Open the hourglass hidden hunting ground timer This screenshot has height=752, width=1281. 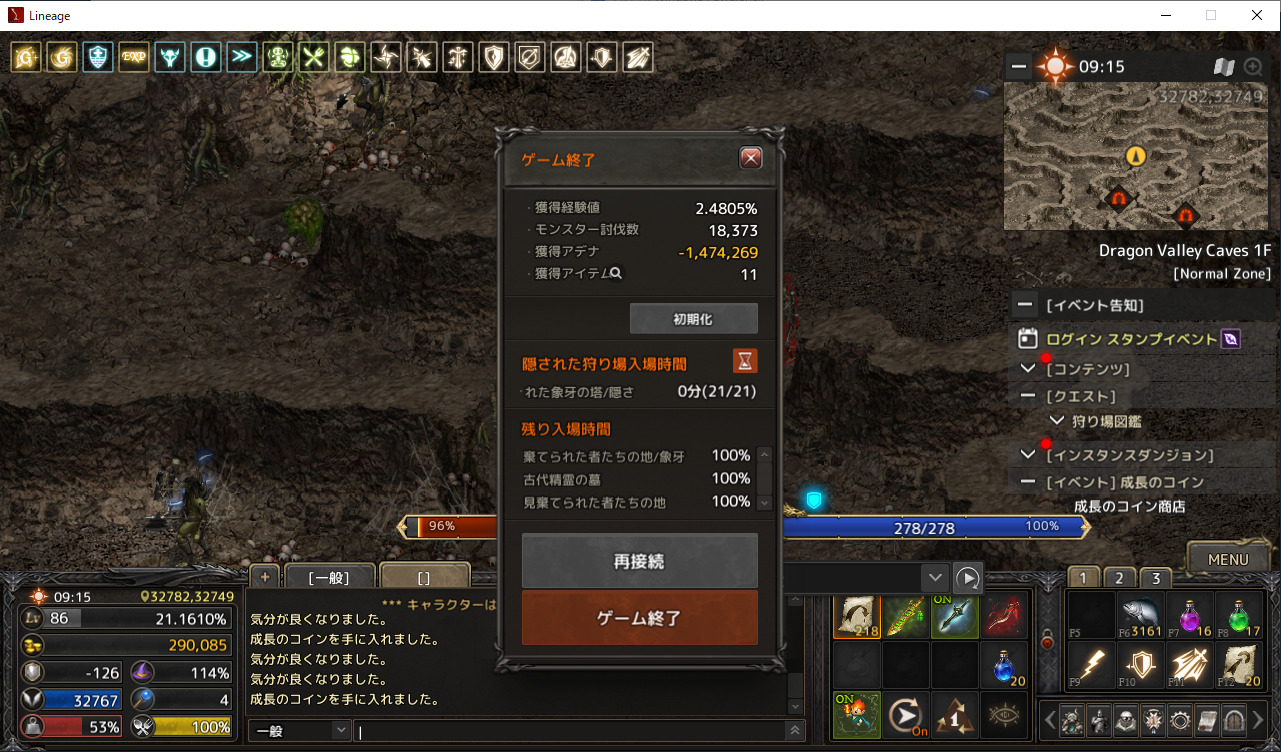(744, 361)
